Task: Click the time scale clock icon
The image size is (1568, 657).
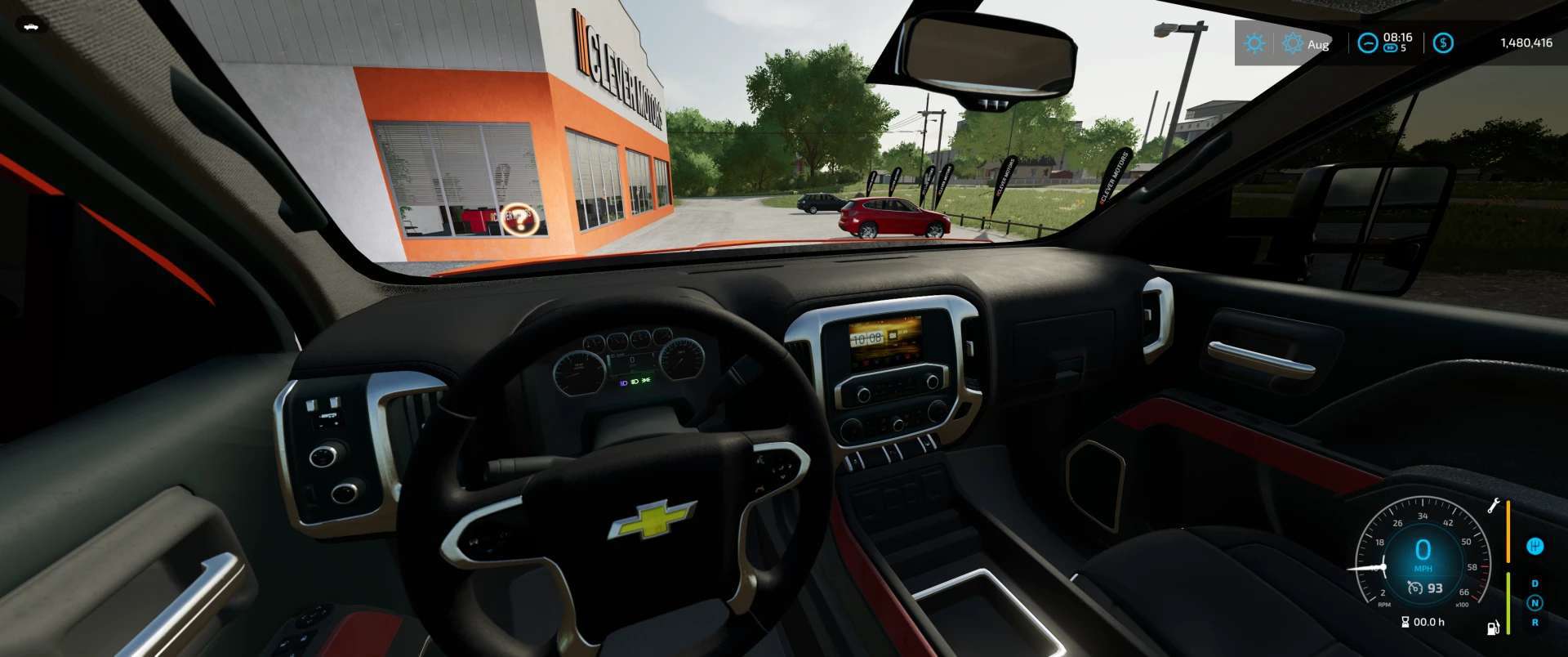Action: pos(1368,43)
